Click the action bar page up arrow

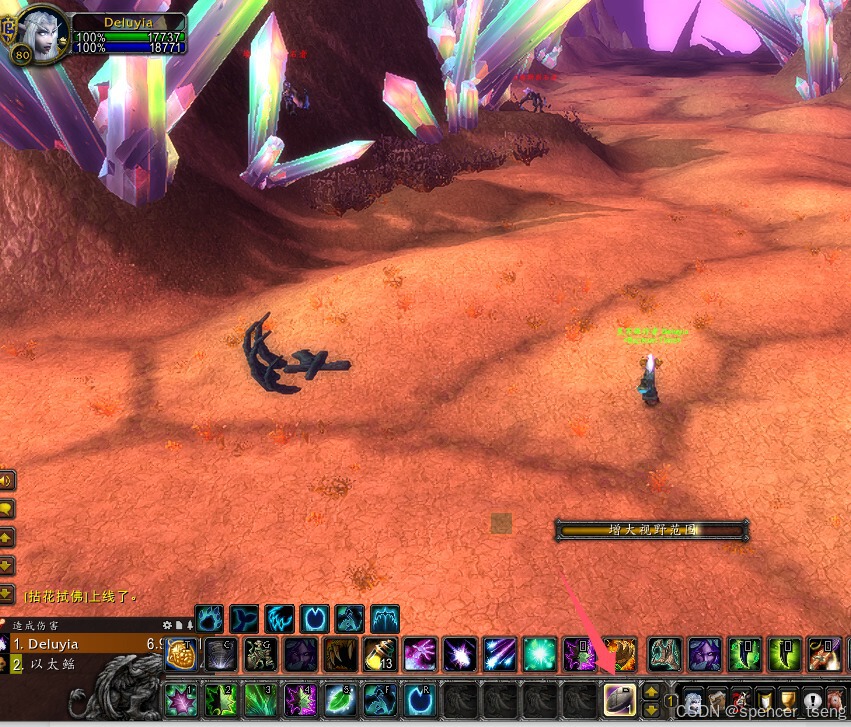click(650, 690)
